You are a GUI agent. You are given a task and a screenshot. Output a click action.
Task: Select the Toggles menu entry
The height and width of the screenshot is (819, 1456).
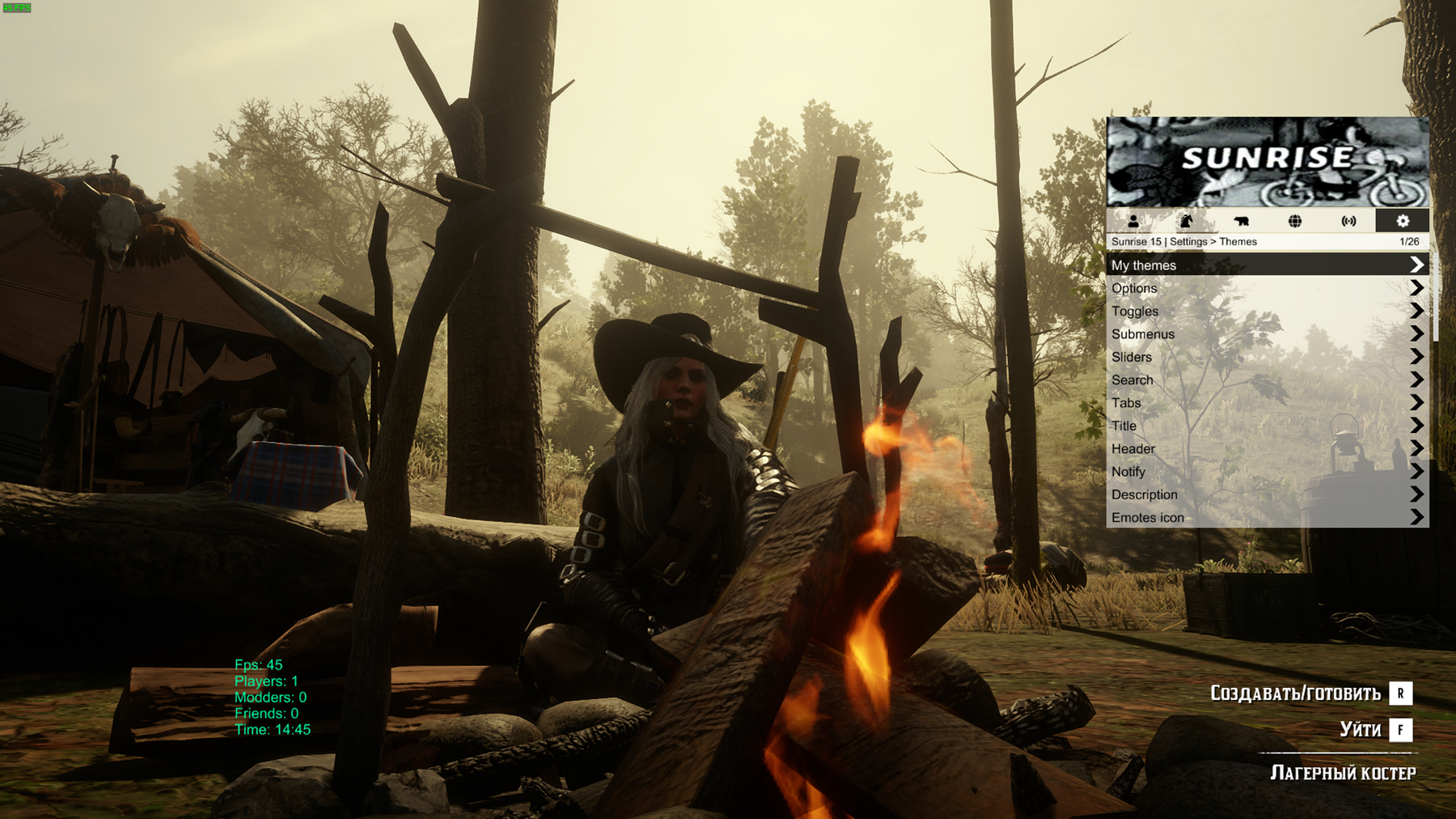coord(1267,311)
